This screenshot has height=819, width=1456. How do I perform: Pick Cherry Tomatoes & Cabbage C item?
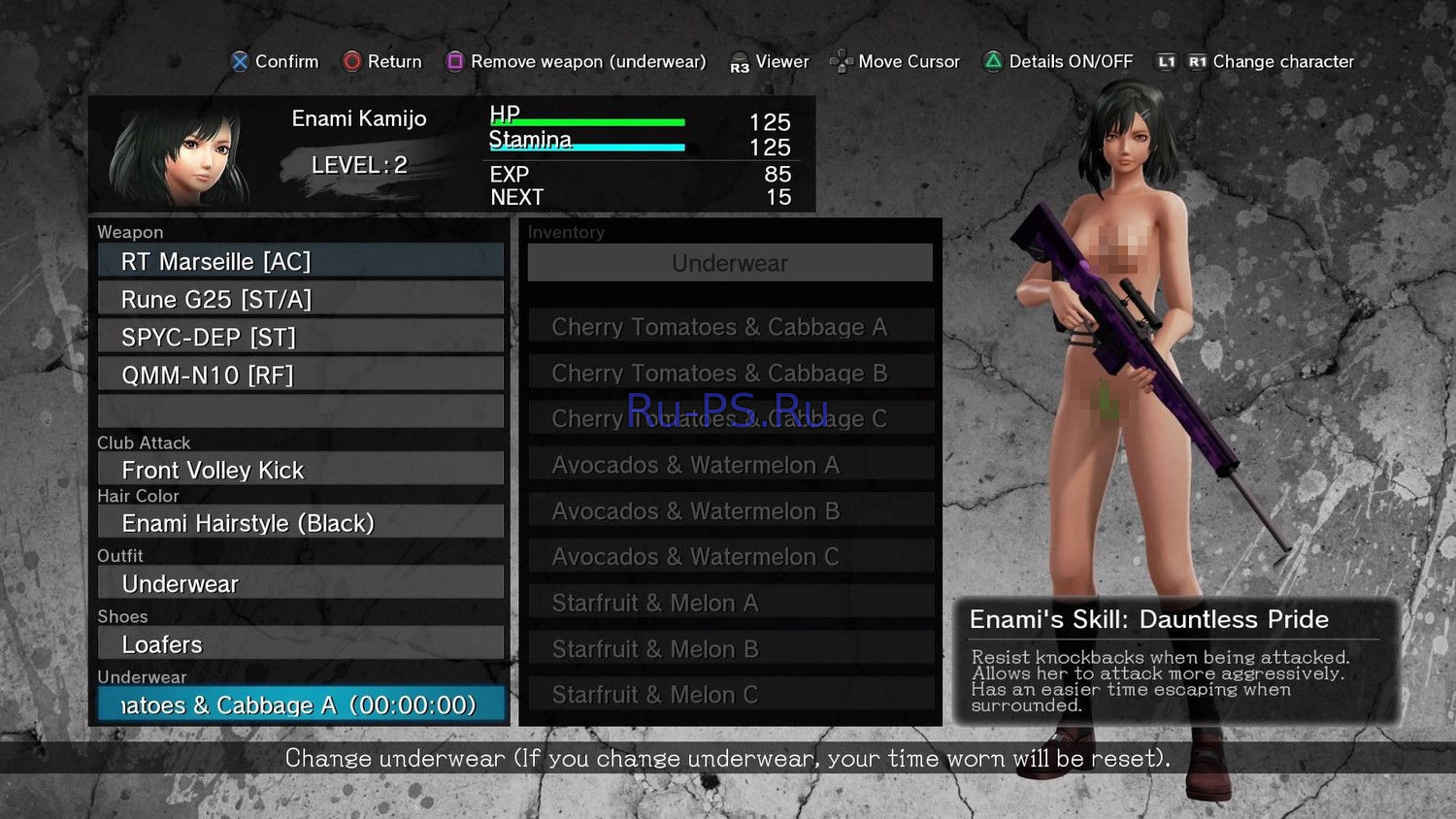point(730,418)
